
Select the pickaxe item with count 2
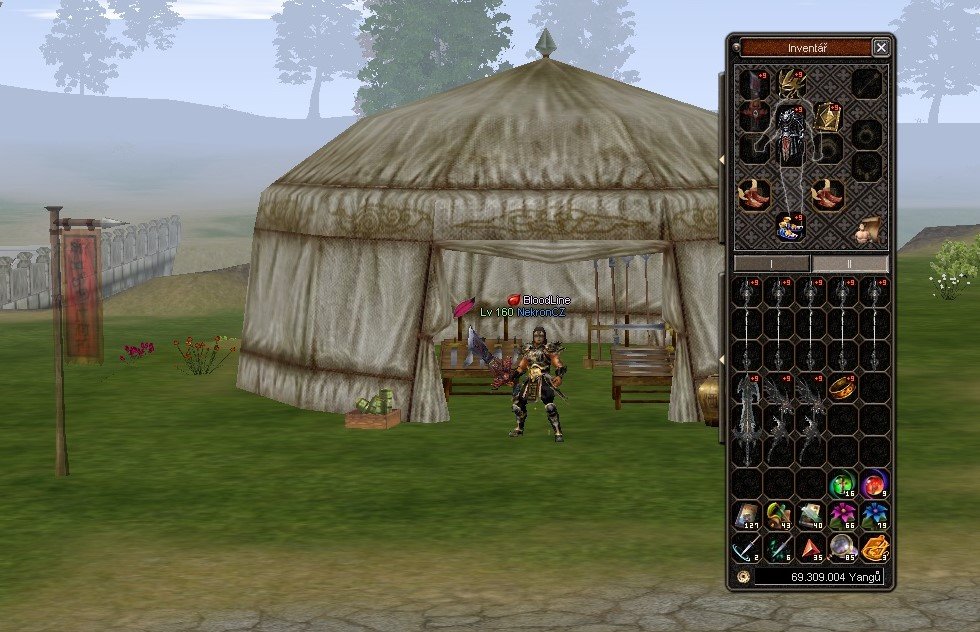(748, 548)
